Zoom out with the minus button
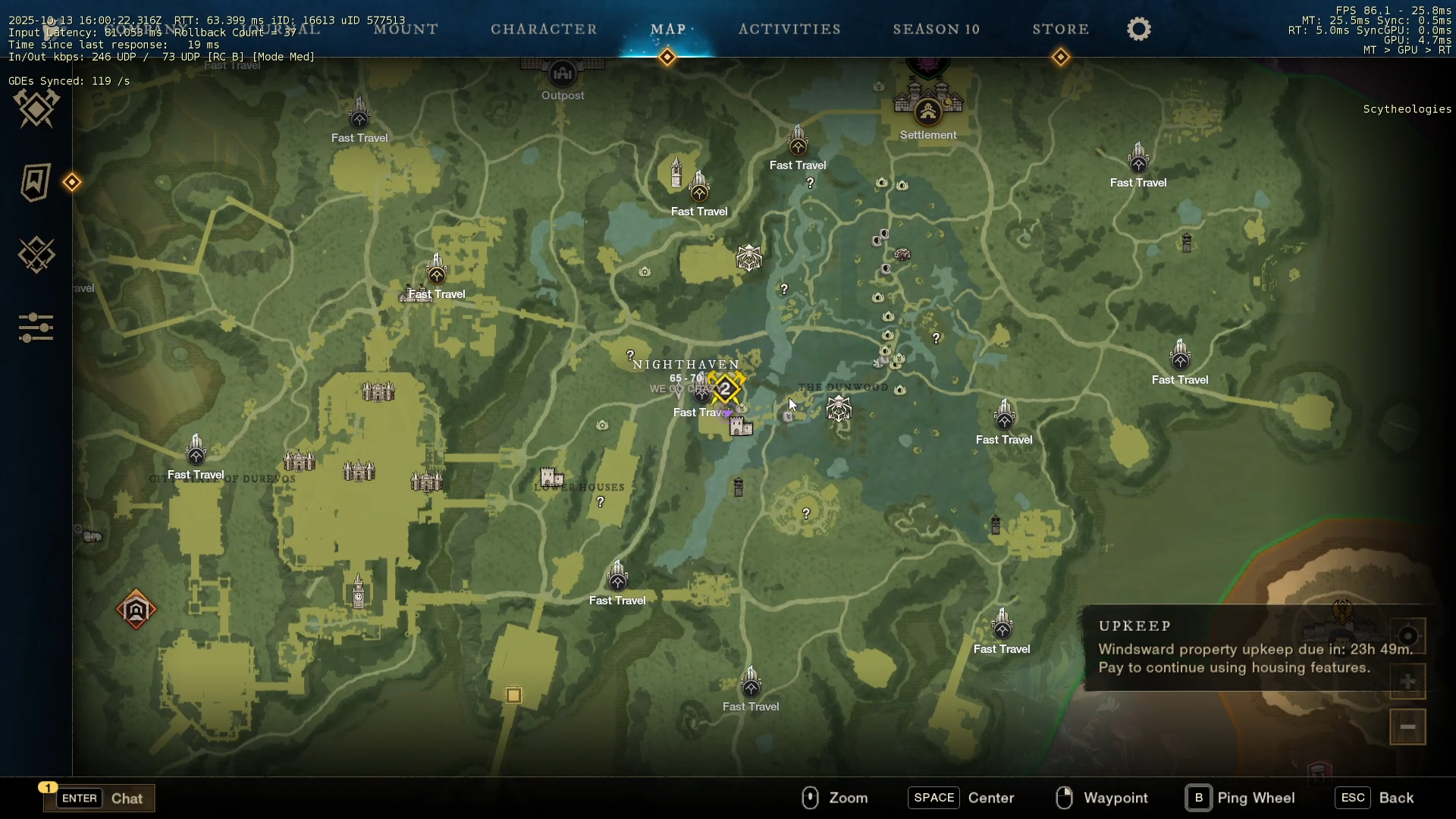This screenshot has width=1456, height=819. pos(1407,727)
